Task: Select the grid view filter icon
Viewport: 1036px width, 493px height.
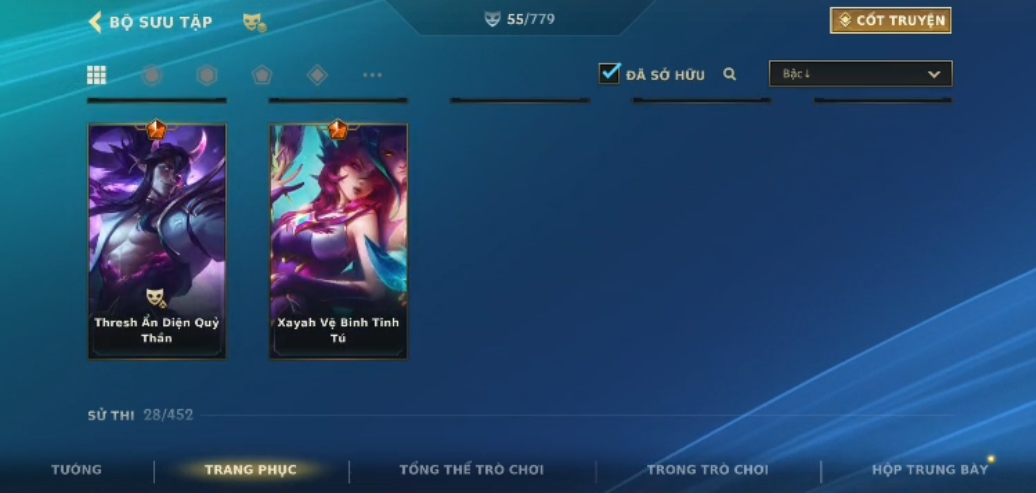Action: [97, 75]
